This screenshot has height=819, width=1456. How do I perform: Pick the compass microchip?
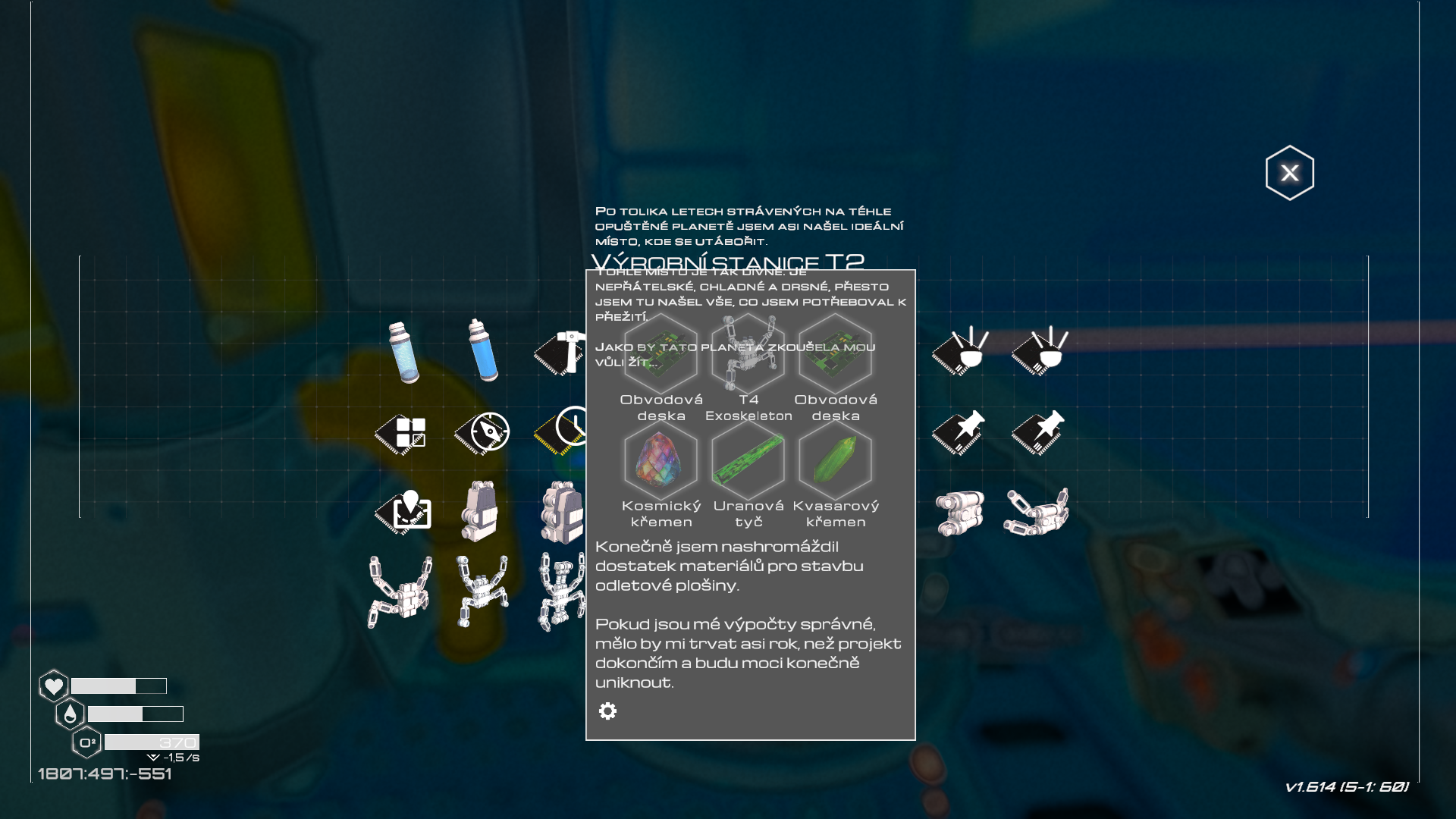(482, 433)
